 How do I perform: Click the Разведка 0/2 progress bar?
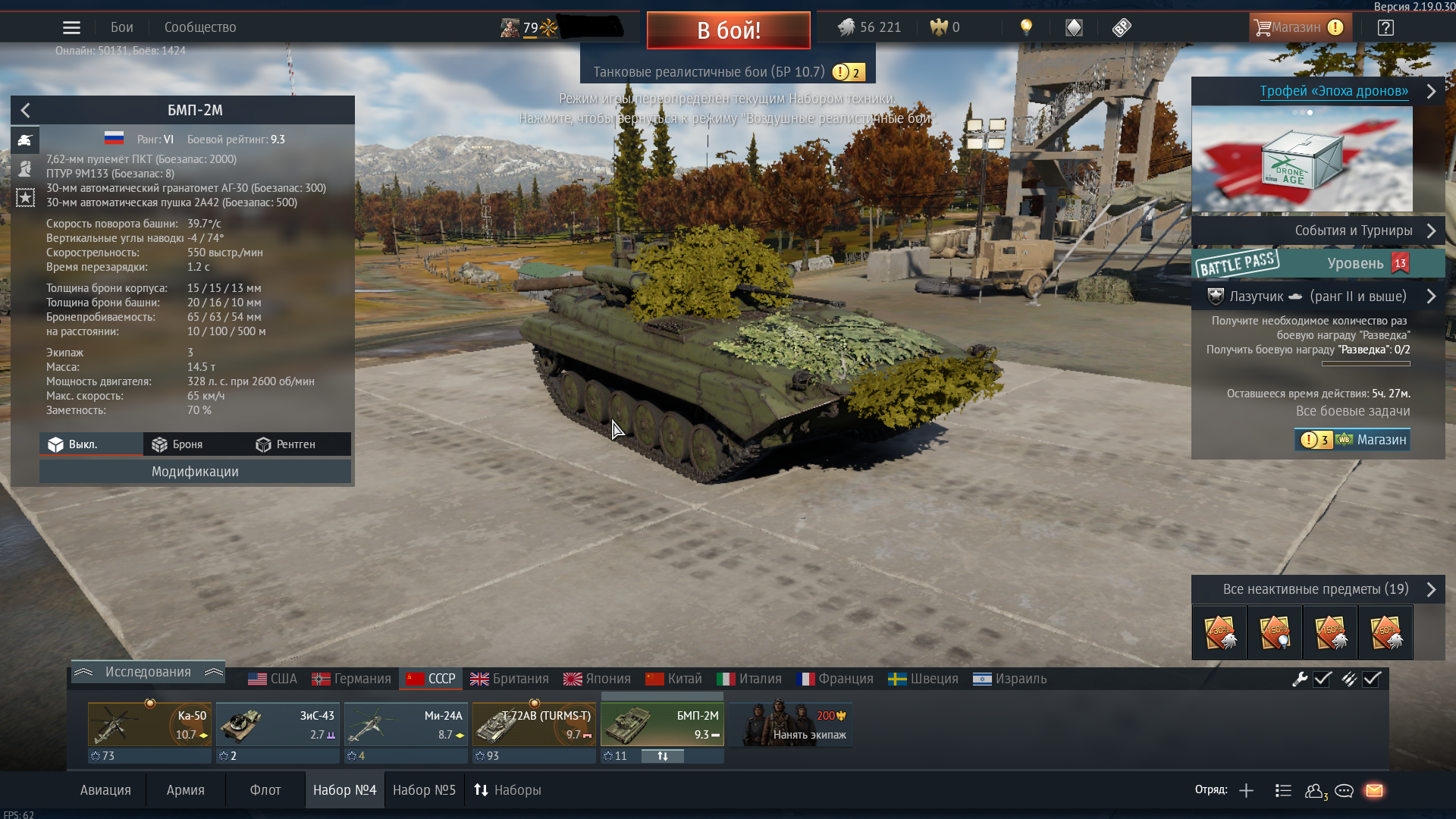pos(1365,362)
